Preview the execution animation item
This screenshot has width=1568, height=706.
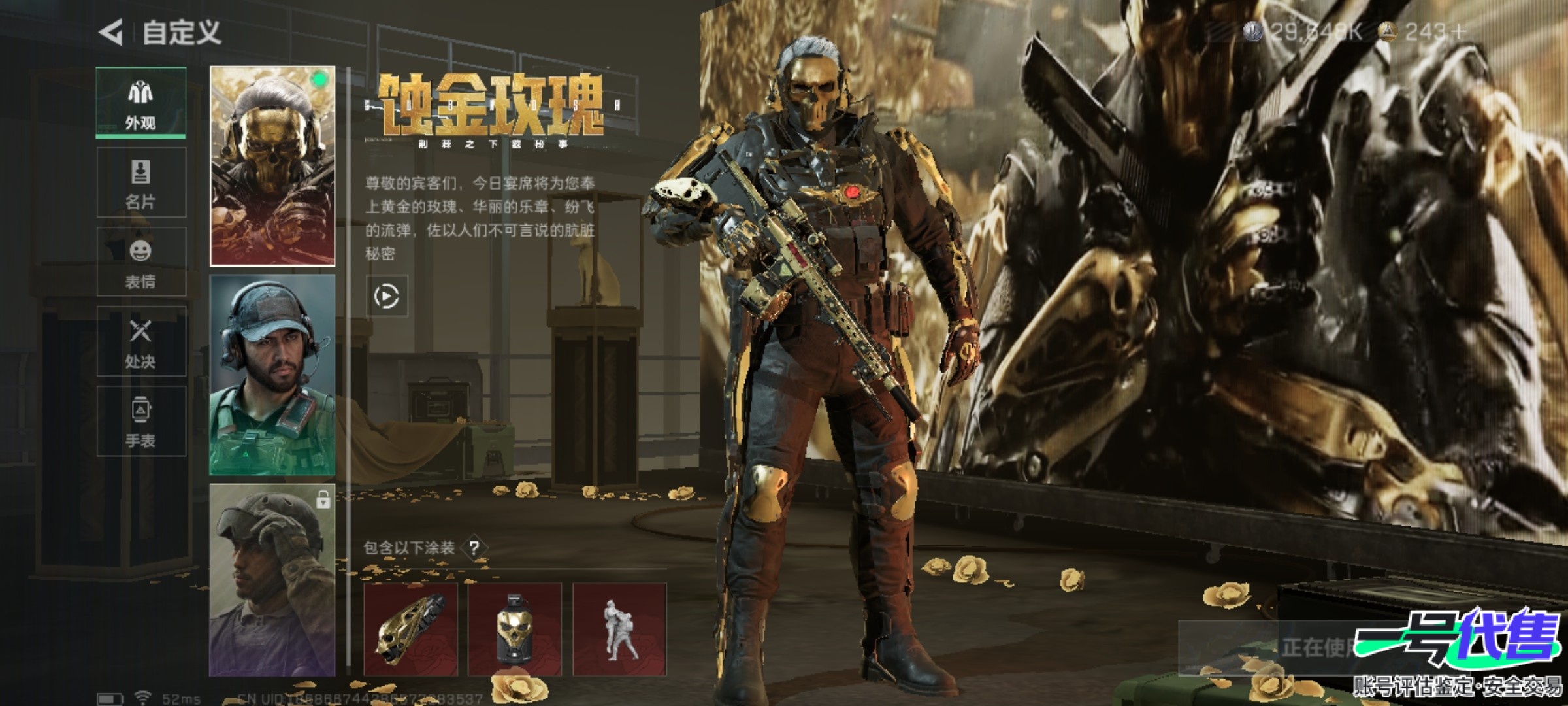tap(619, 630)
